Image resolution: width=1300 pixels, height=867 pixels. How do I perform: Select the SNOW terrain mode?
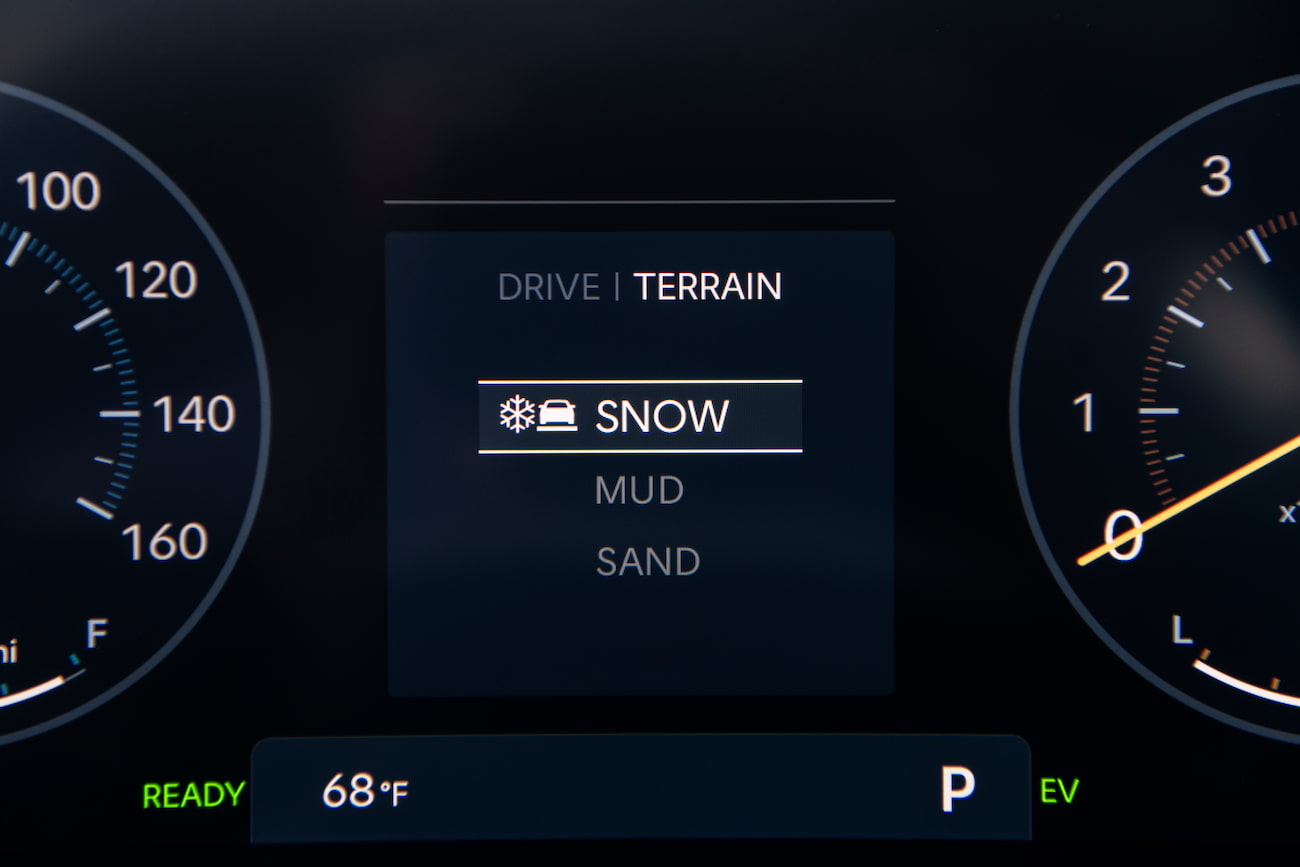pos(661,415)
